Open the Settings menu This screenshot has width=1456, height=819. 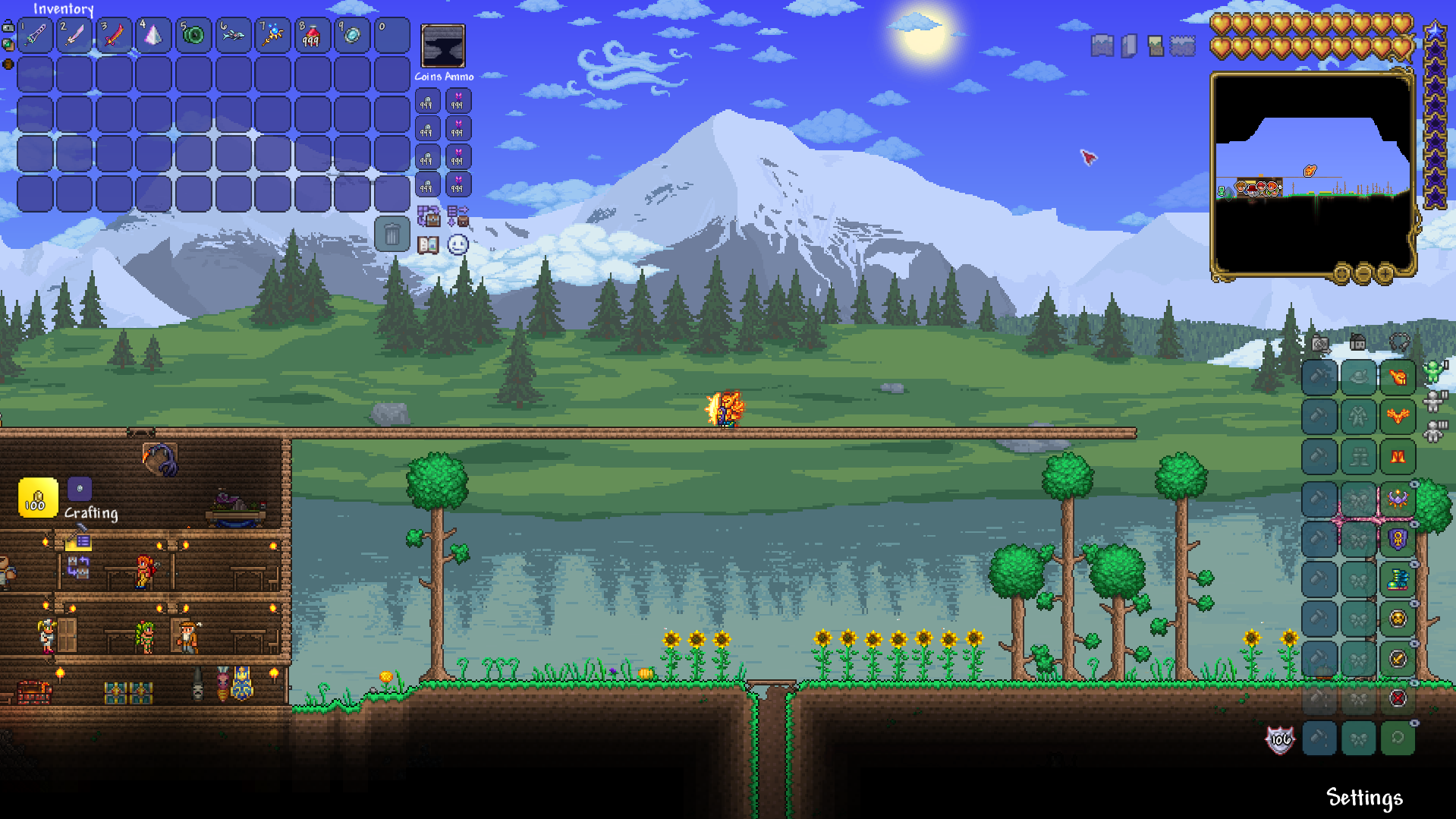(1363, 797)
